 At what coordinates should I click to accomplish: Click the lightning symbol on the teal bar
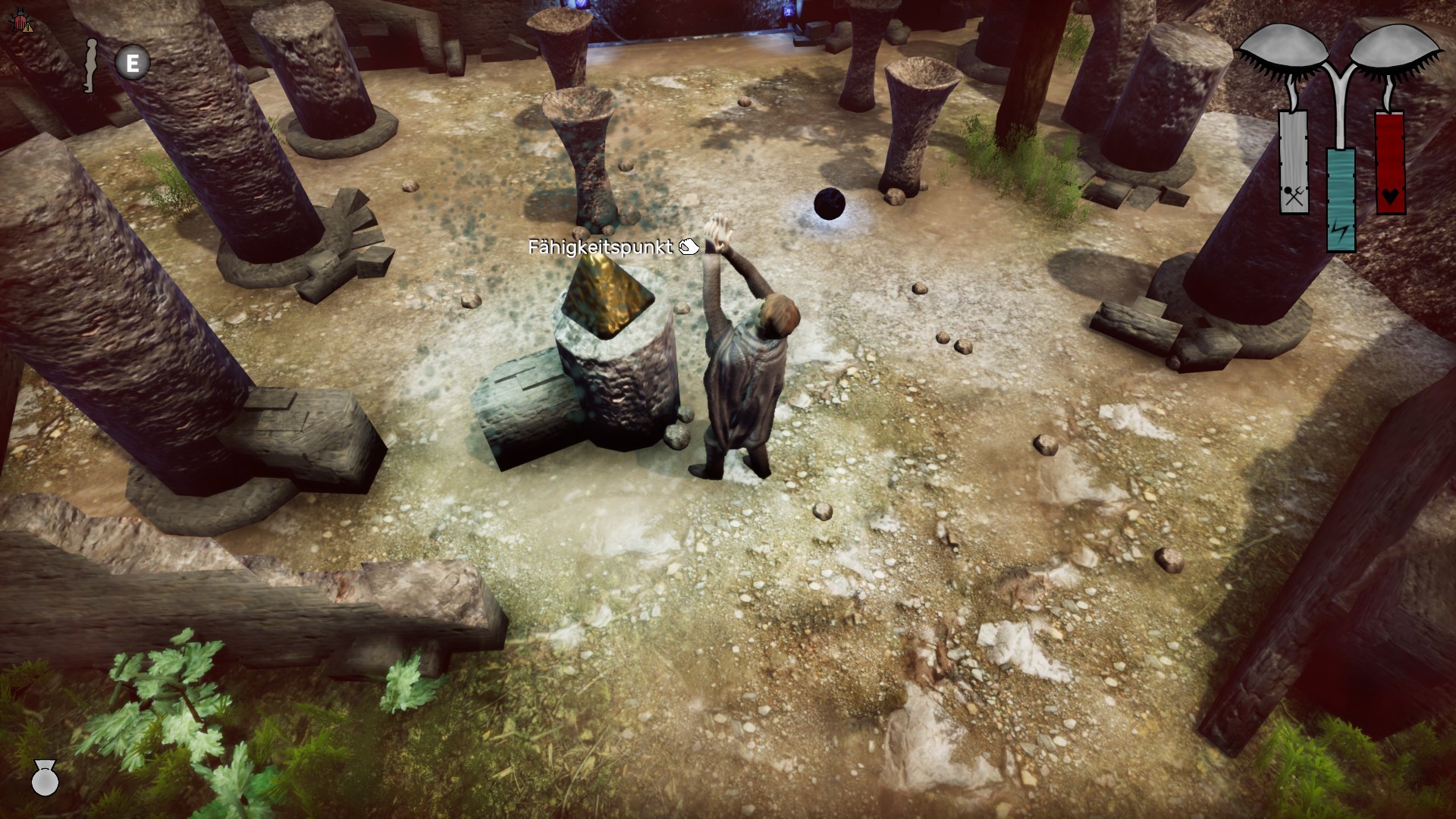(1339, 231)
